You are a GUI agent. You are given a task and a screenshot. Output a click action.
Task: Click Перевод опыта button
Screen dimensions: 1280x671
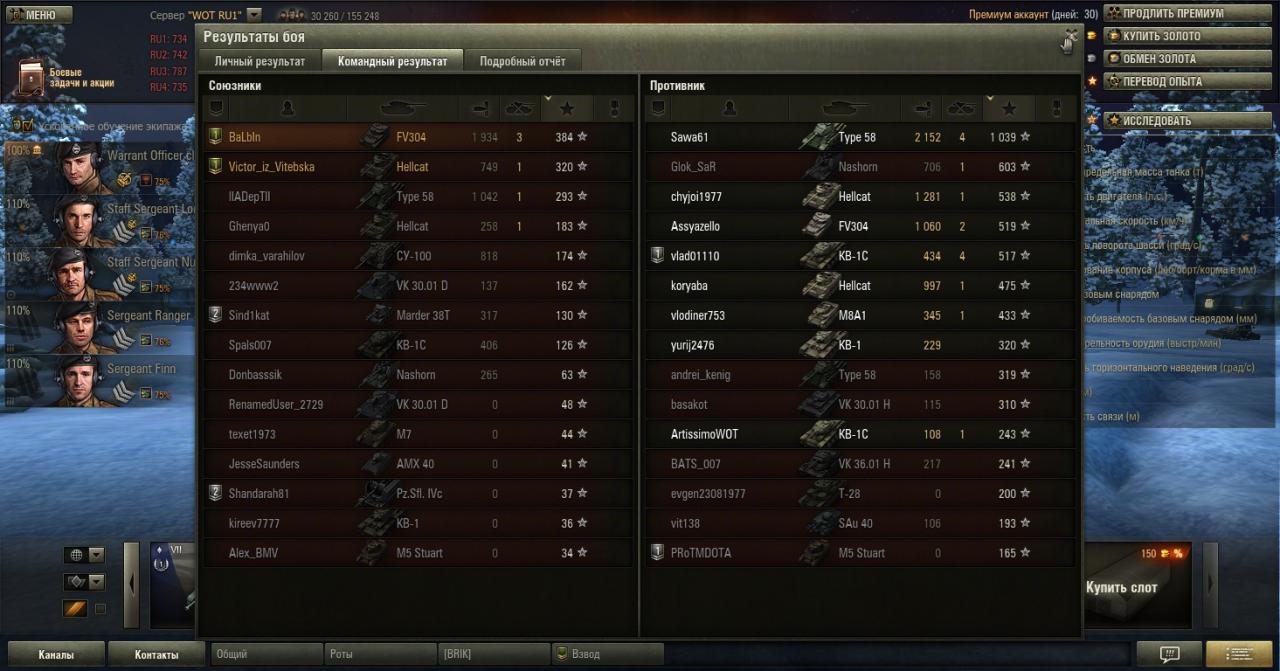[x=1162, y=81]
